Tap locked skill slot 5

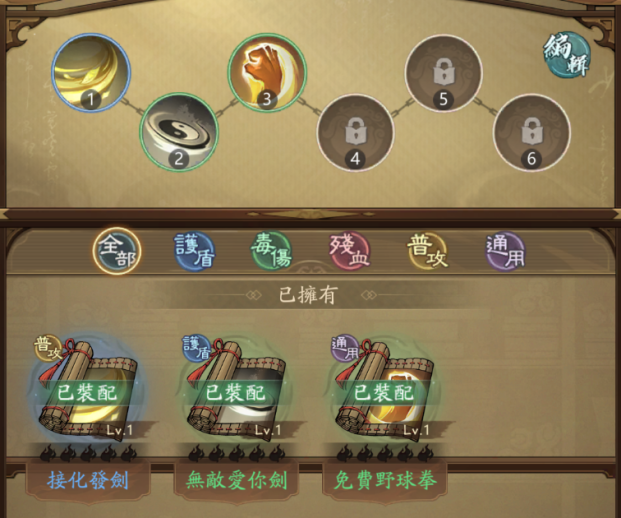[x=444, y=73]
